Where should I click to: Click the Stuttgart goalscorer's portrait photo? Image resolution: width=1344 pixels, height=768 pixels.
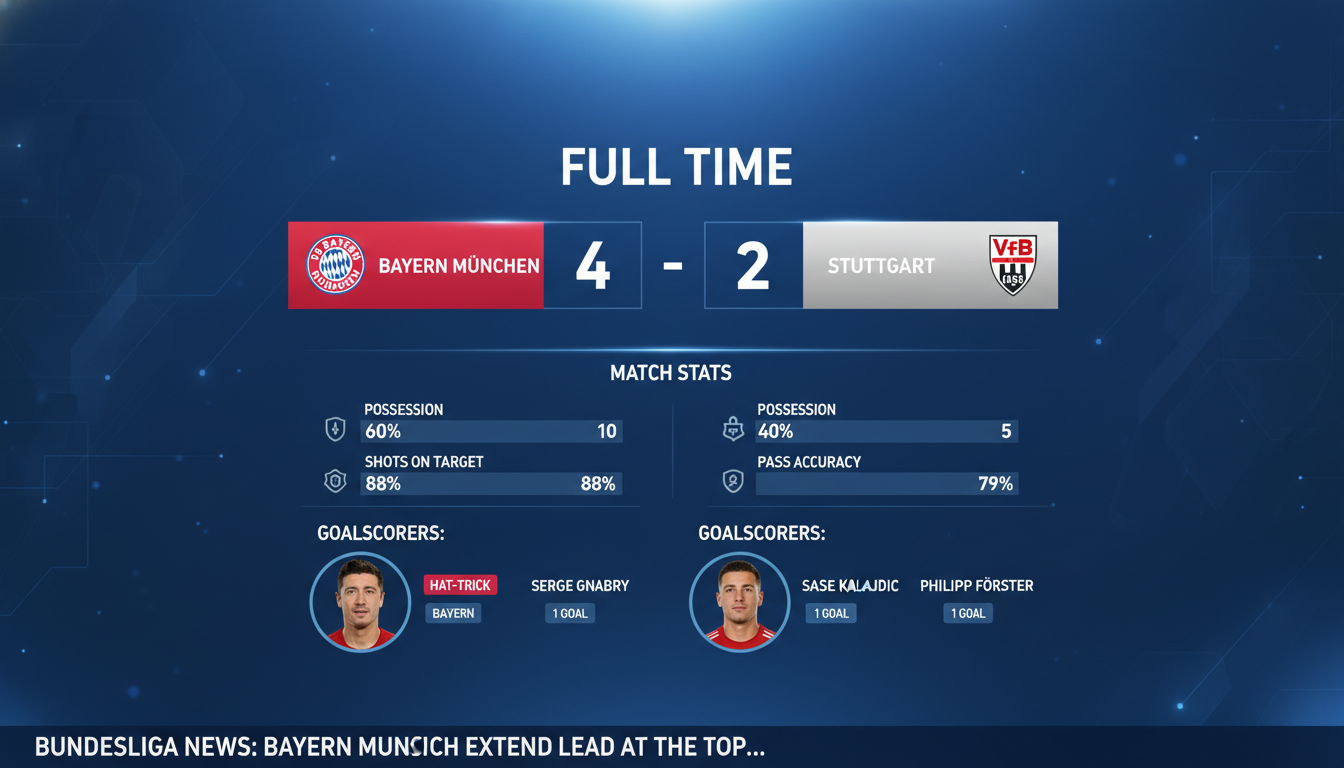(x=740, y=602)
